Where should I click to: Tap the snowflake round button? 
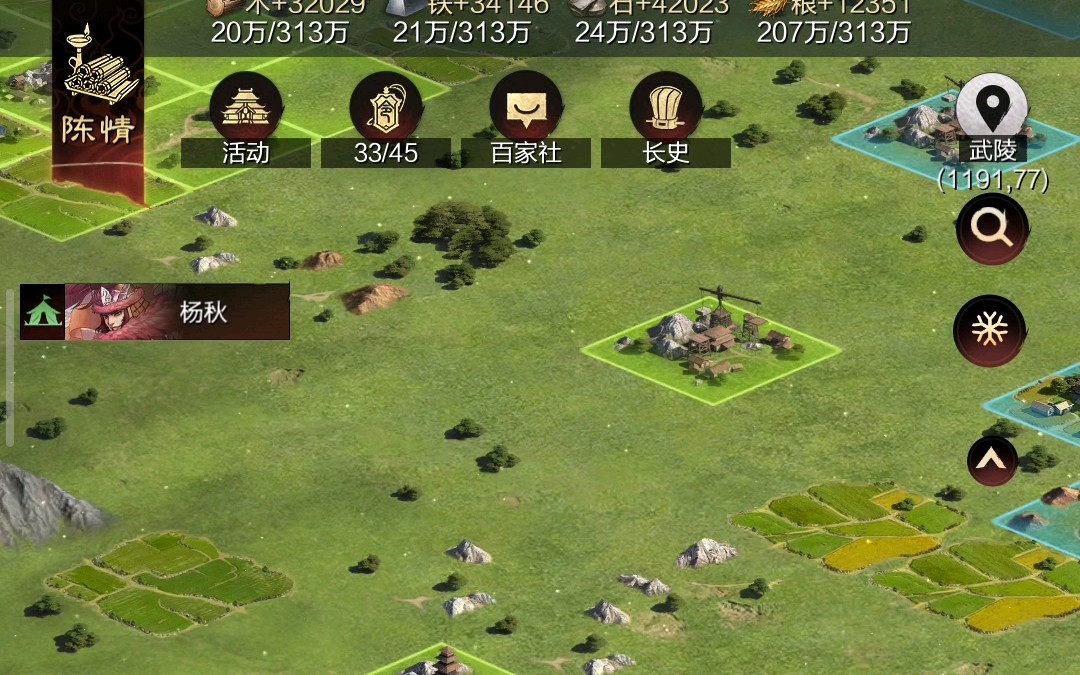(990, 330)
